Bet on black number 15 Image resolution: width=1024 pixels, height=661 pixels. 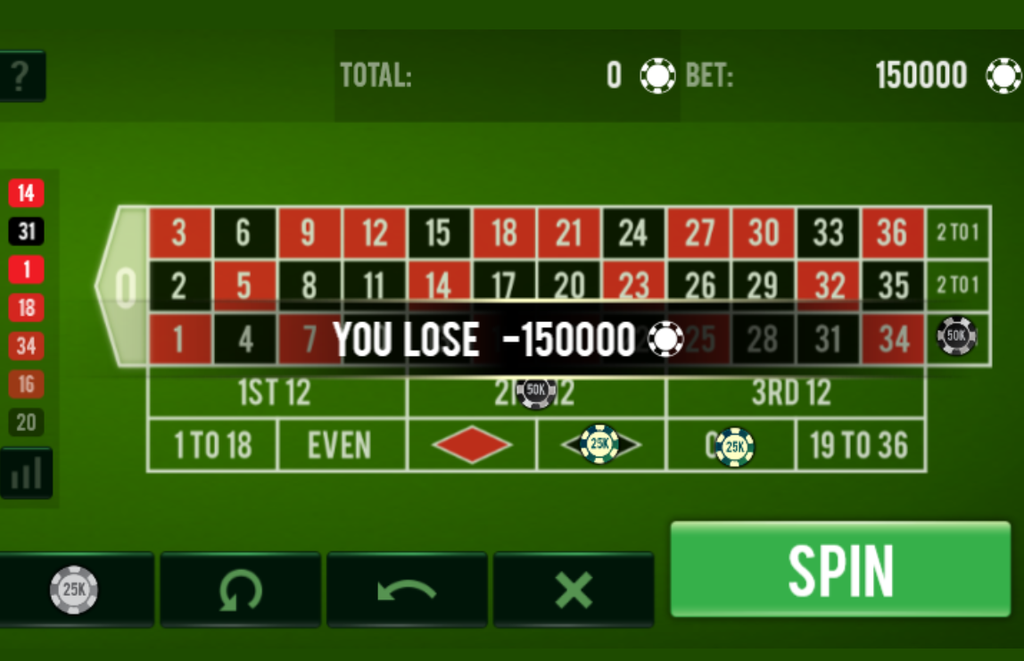coord(438,233)
